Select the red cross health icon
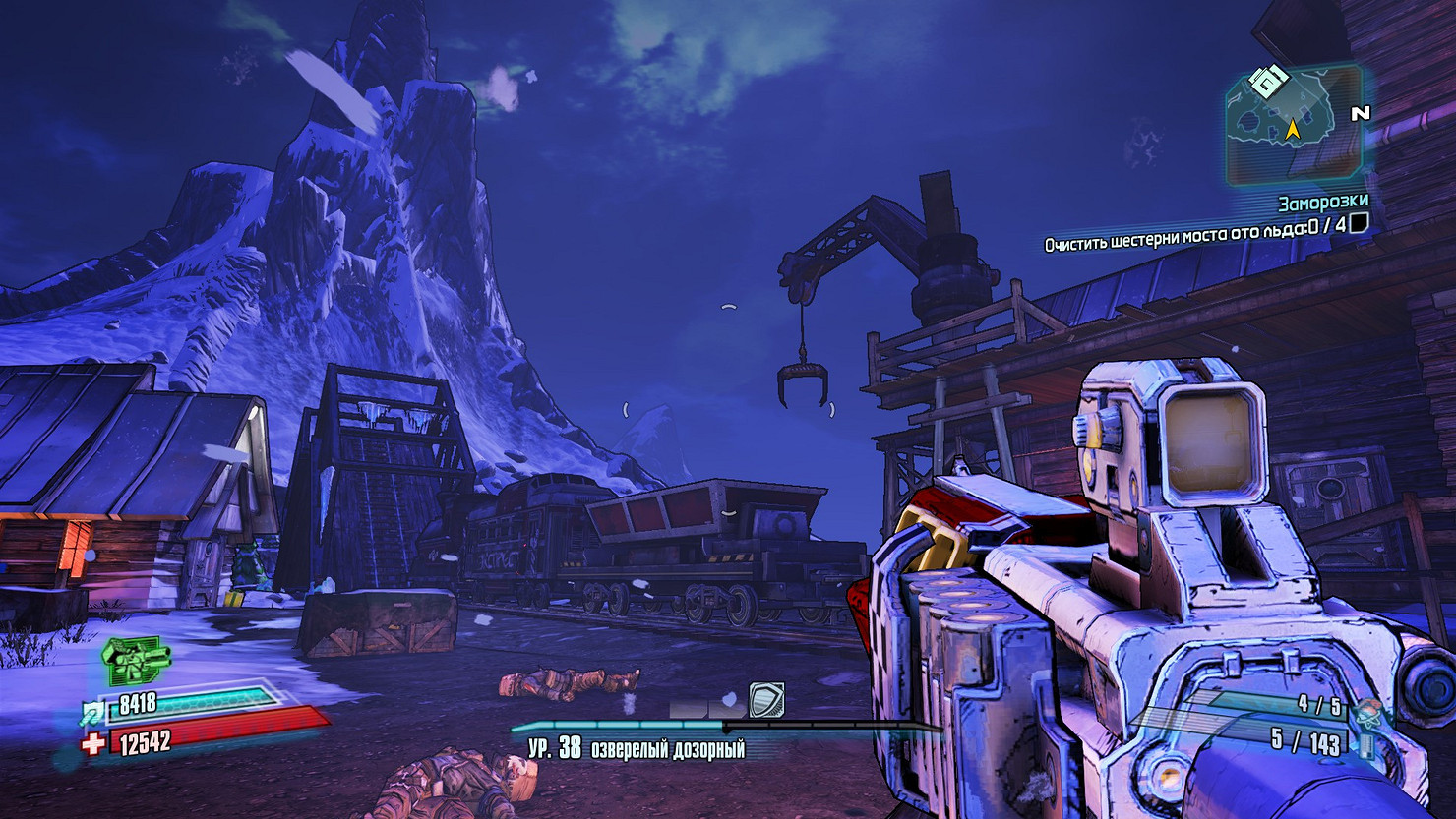Screen dimensions: 1456x819 click(x=92, y=744)
